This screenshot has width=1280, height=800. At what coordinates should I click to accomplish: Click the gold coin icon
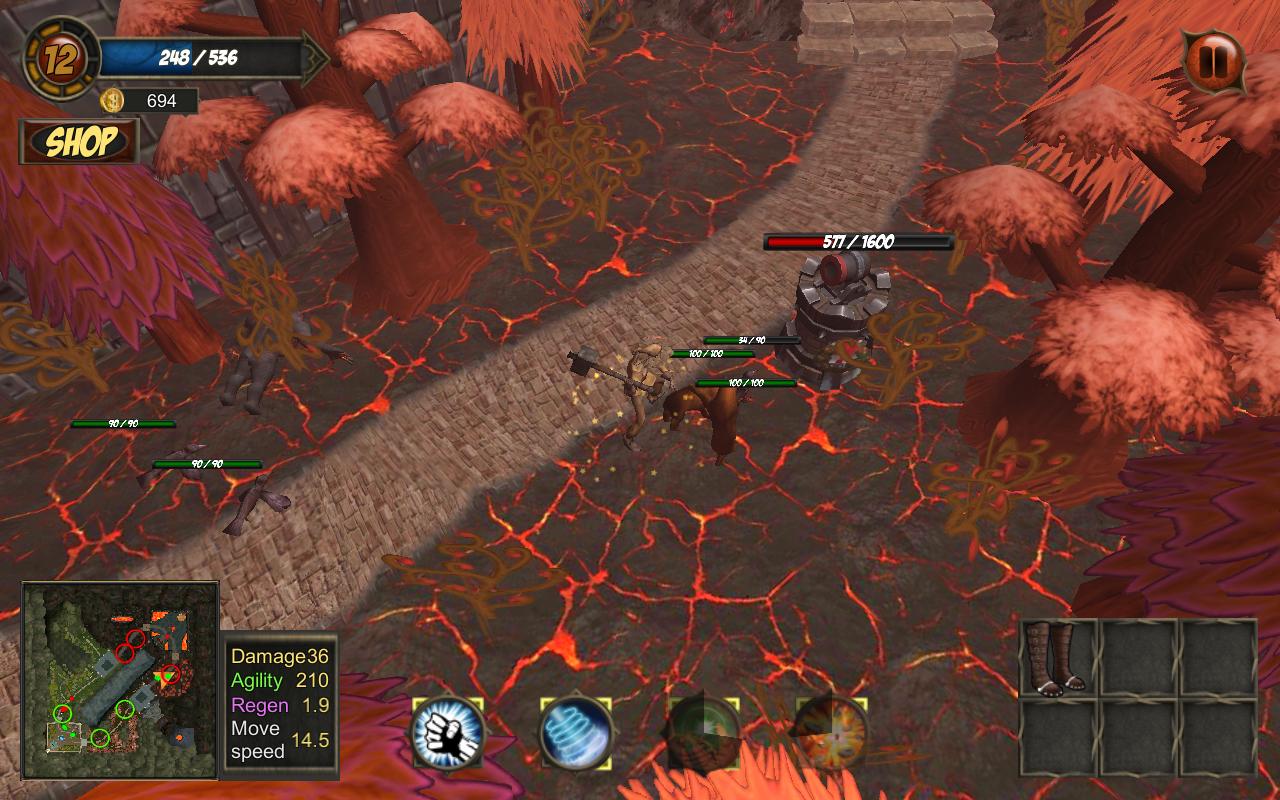pos(113,100)
